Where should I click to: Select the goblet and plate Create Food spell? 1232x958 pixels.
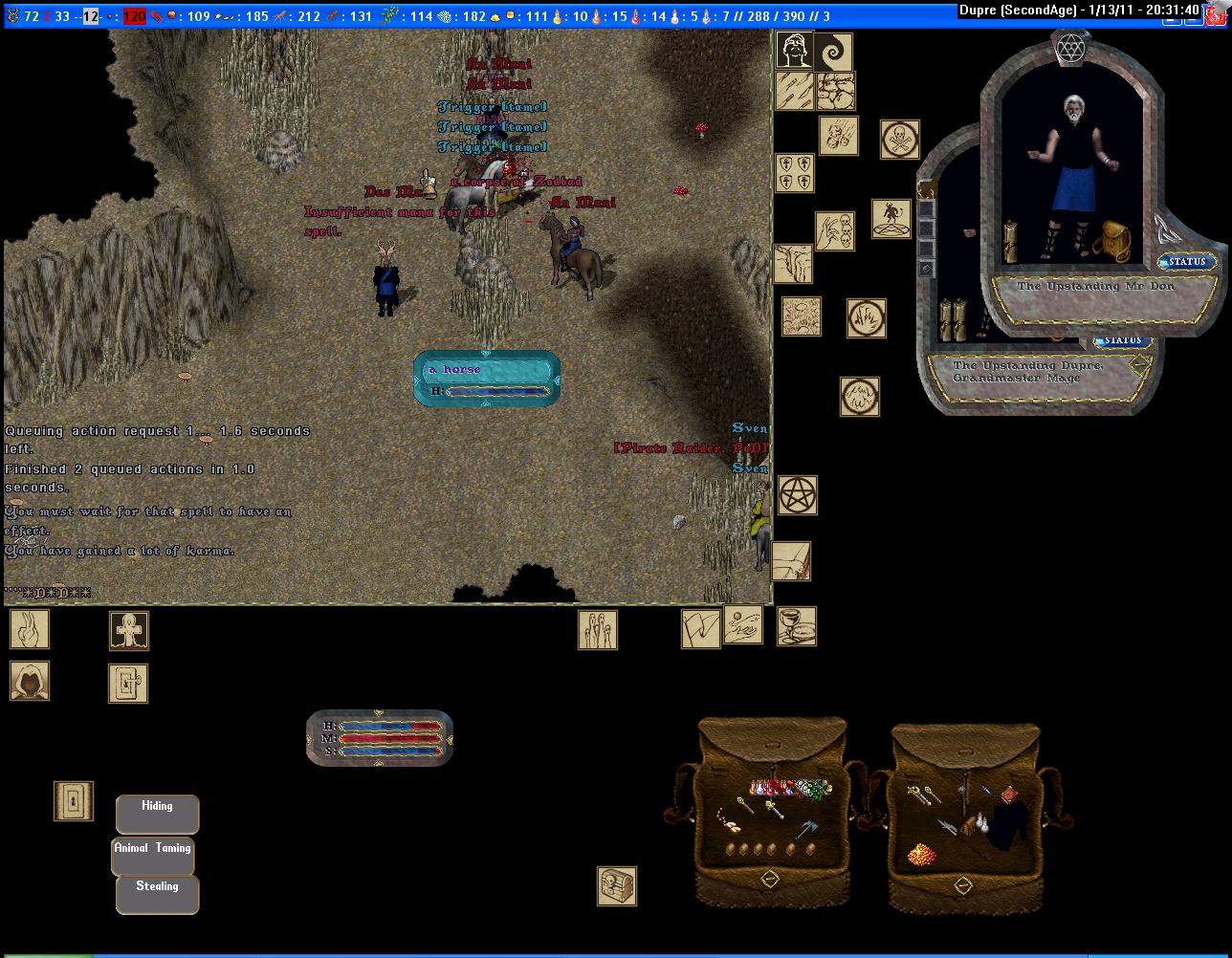point(796,626)
